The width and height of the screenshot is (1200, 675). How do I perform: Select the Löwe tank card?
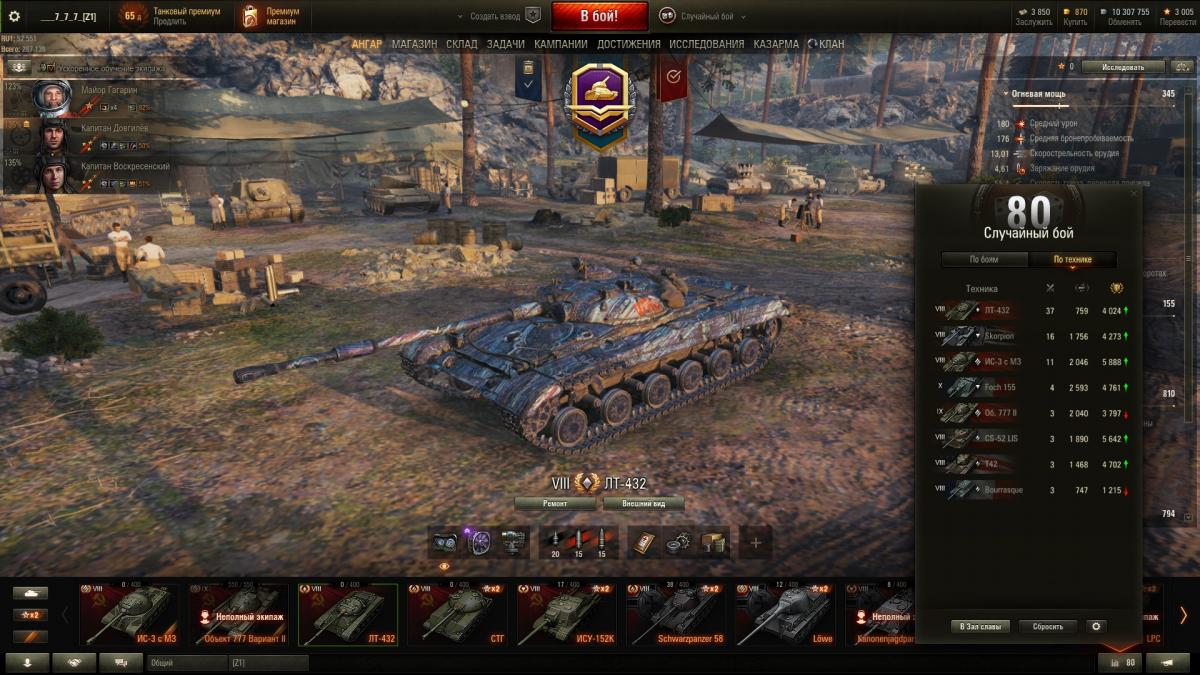click(785, 615)
